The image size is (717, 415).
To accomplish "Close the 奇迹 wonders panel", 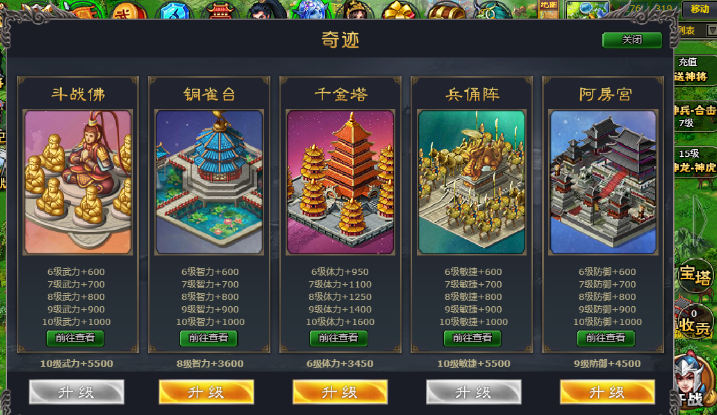I will pyautogui.click(x=631, y=40).
